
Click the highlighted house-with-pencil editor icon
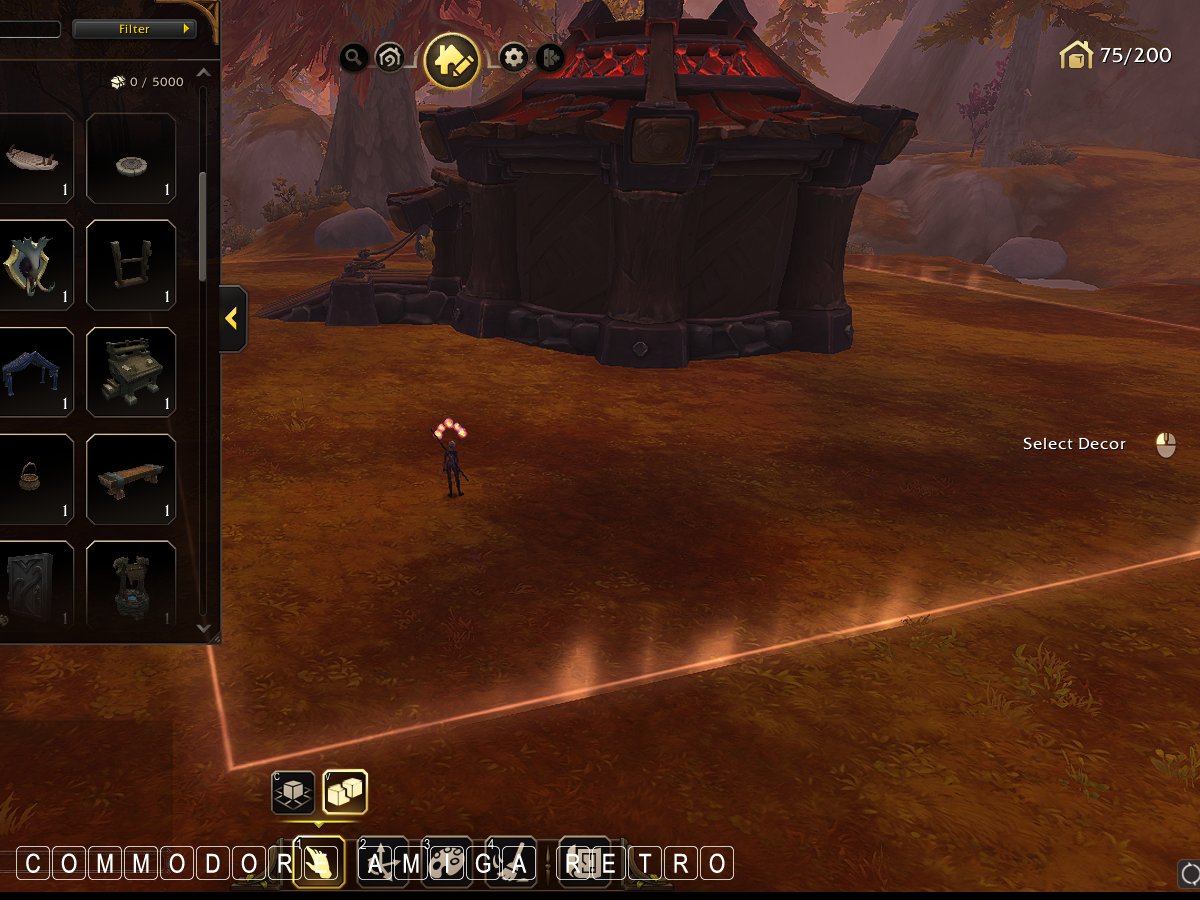(x=452, y=60)
